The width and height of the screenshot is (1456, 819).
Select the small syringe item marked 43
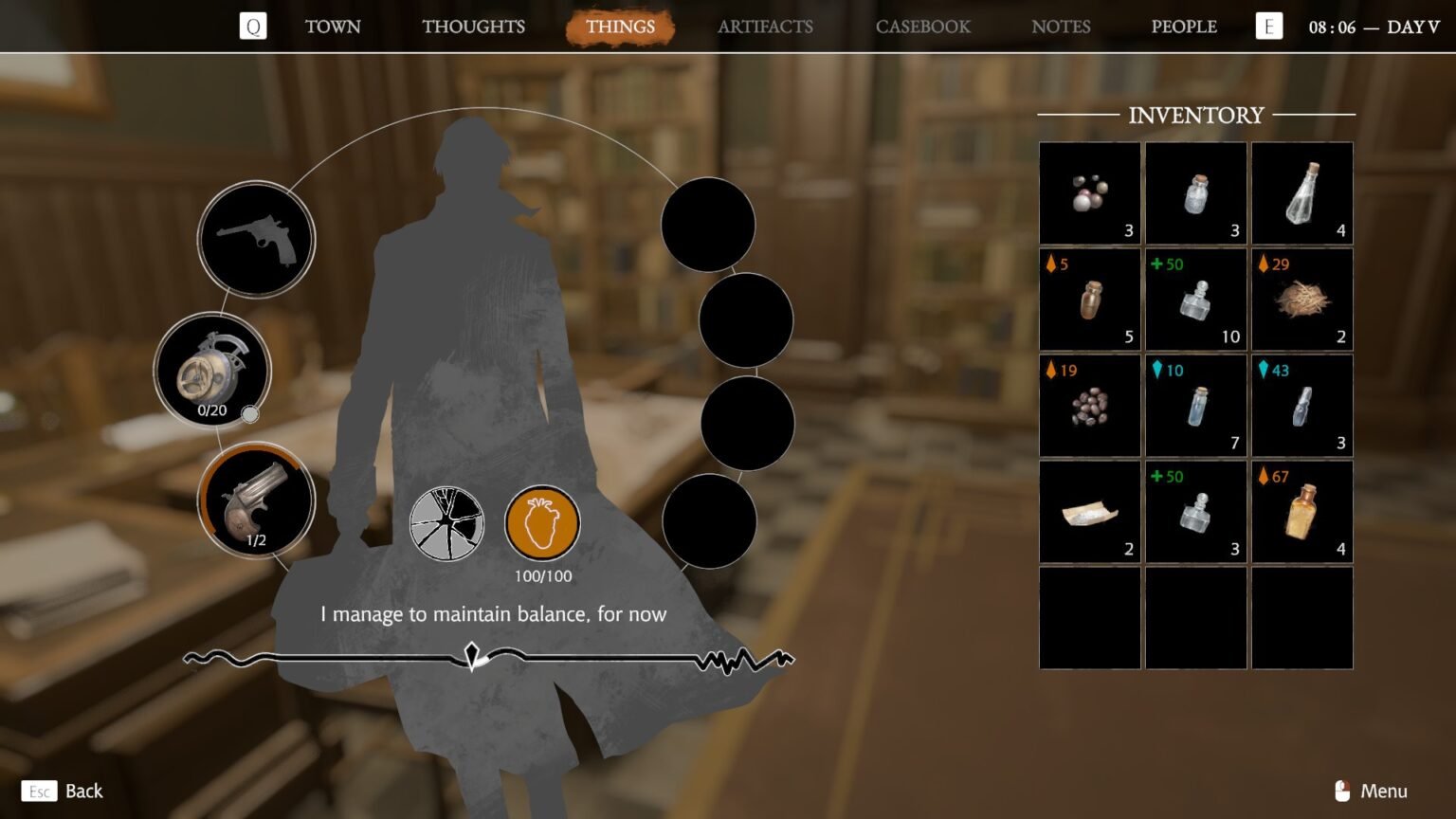click(1302, 406)
